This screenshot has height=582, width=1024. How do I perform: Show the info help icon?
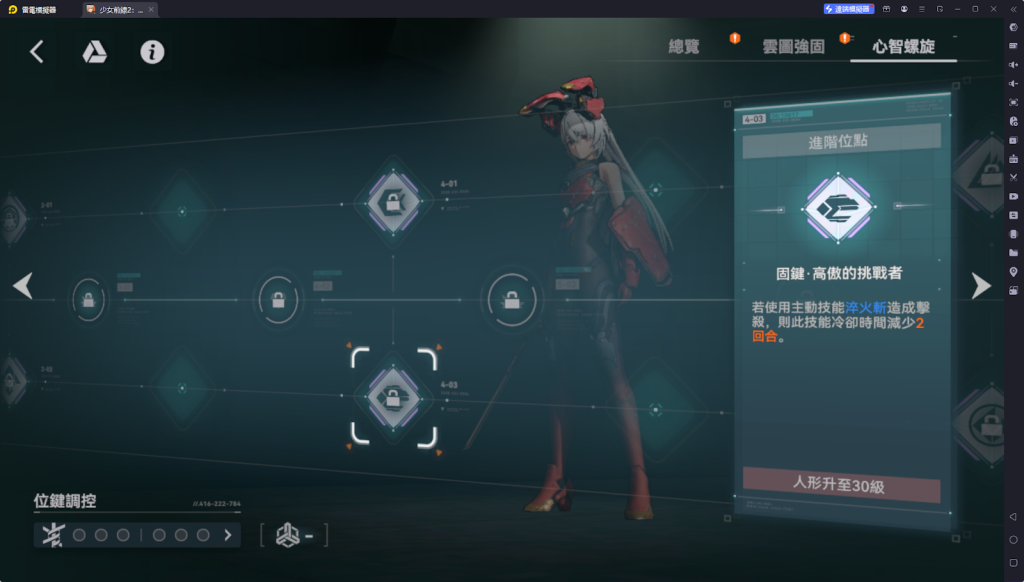152,52
